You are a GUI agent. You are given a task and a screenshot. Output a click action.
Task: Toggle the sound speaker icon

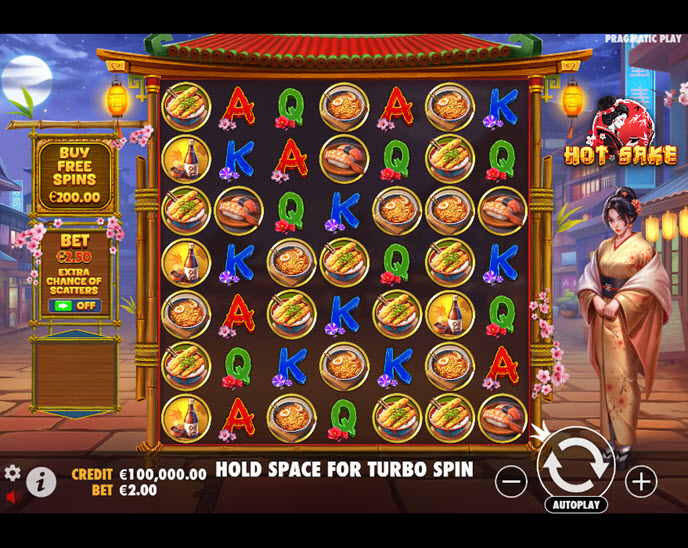point(13,496)
